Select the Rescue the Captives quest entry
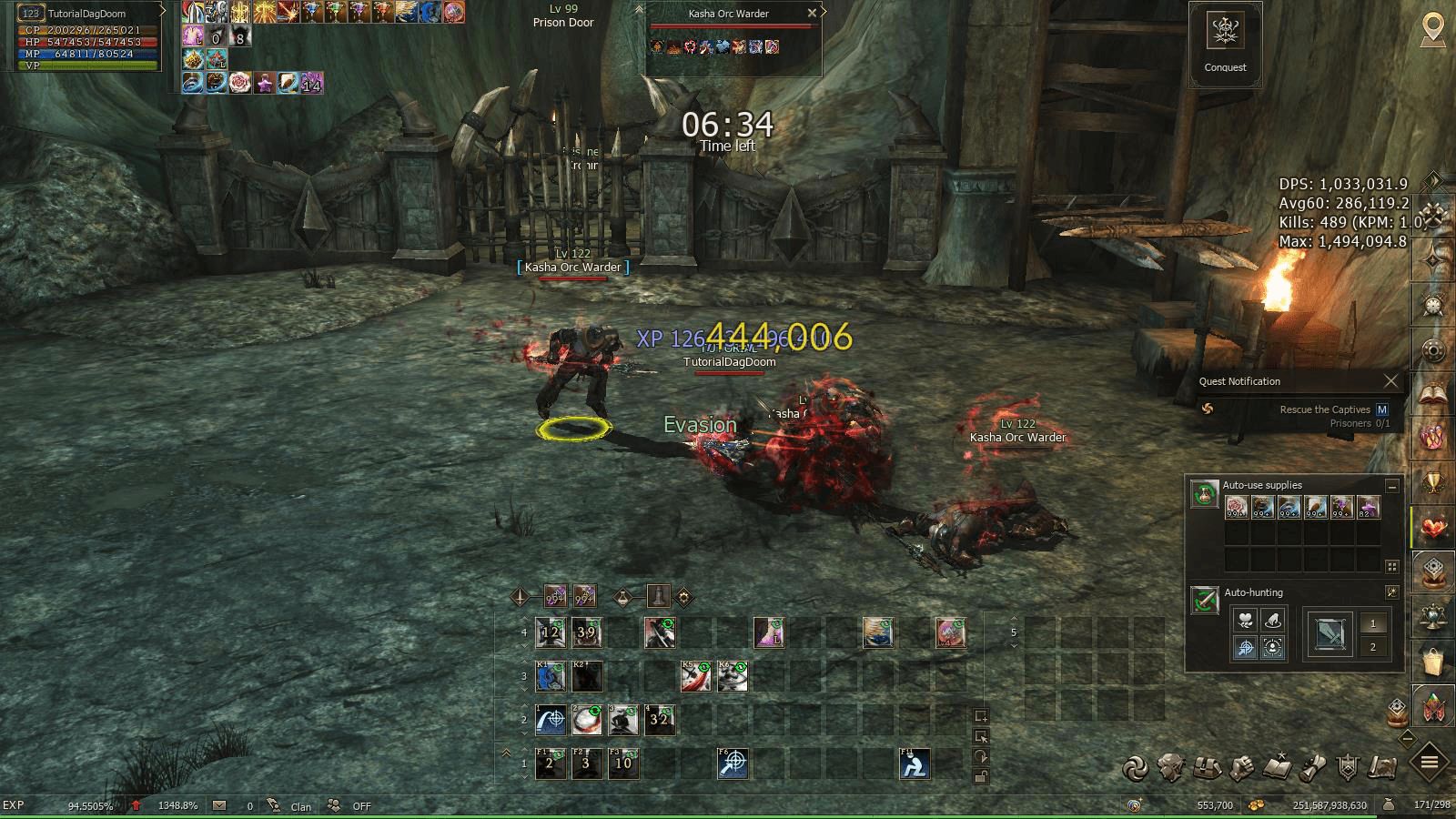 click(1324, 409)
